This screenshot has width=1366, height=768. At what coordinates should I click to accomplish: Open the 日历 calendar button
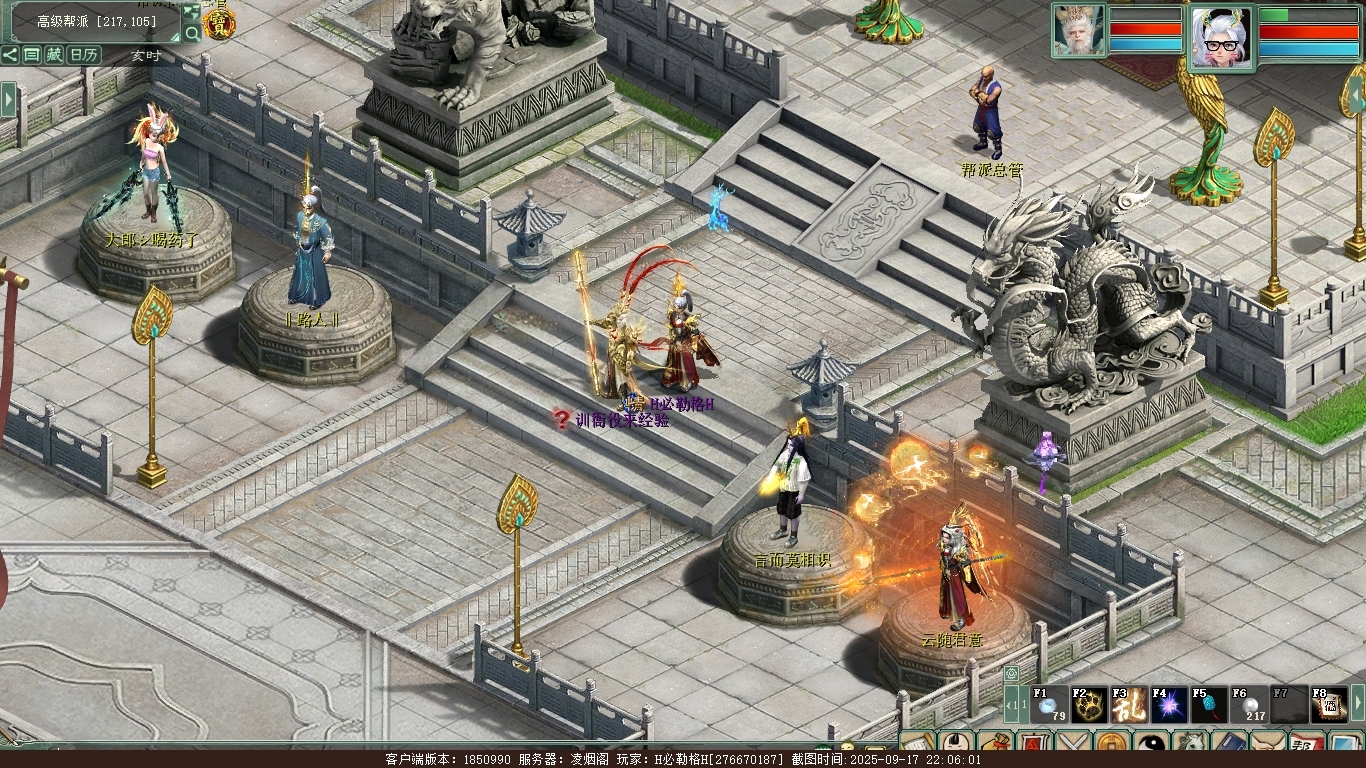point(83,55)
